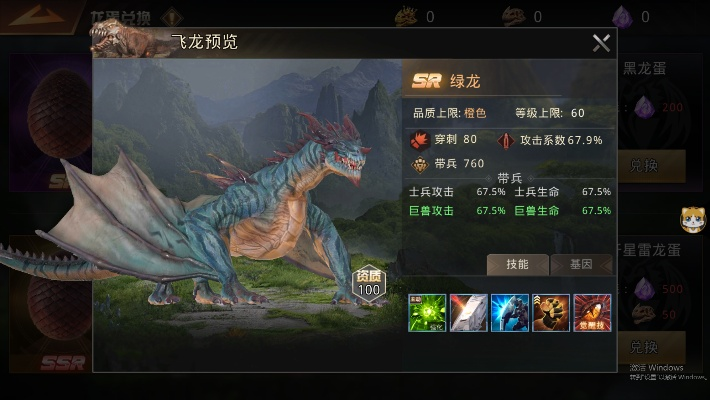Select the green burst skill icon

428,313
